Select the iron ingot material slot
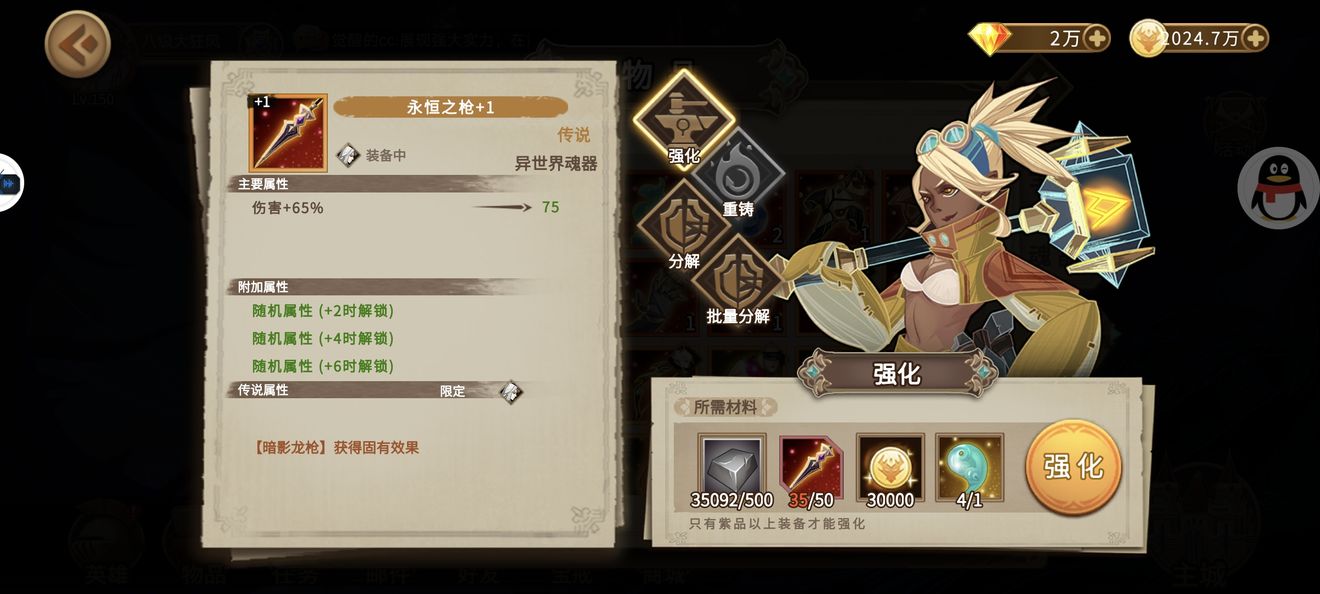This screenshot has width=1320, height=594. (x=731, y=467)
